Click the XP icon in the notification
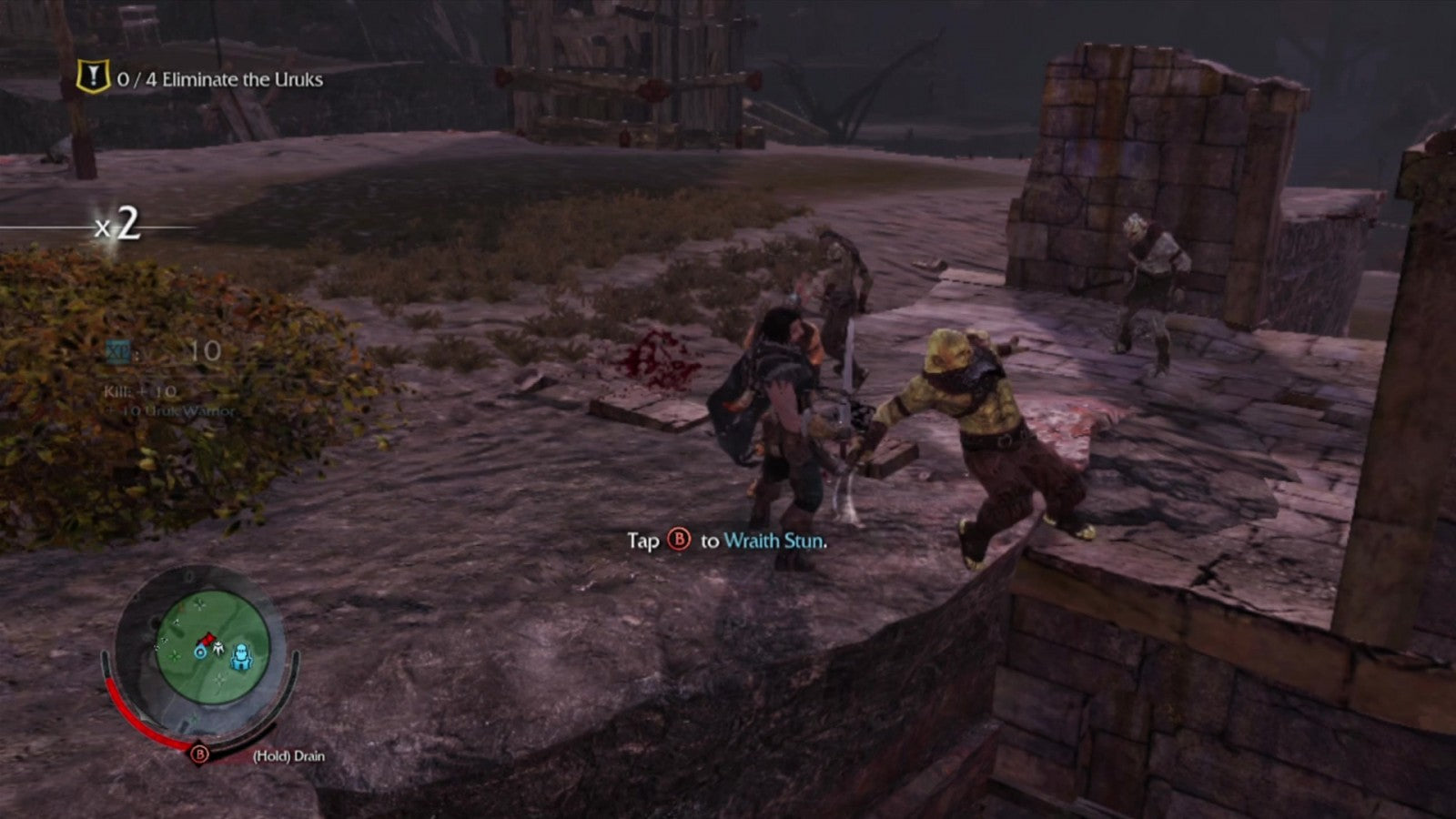 pyautogui.click(x=117, y=349)
